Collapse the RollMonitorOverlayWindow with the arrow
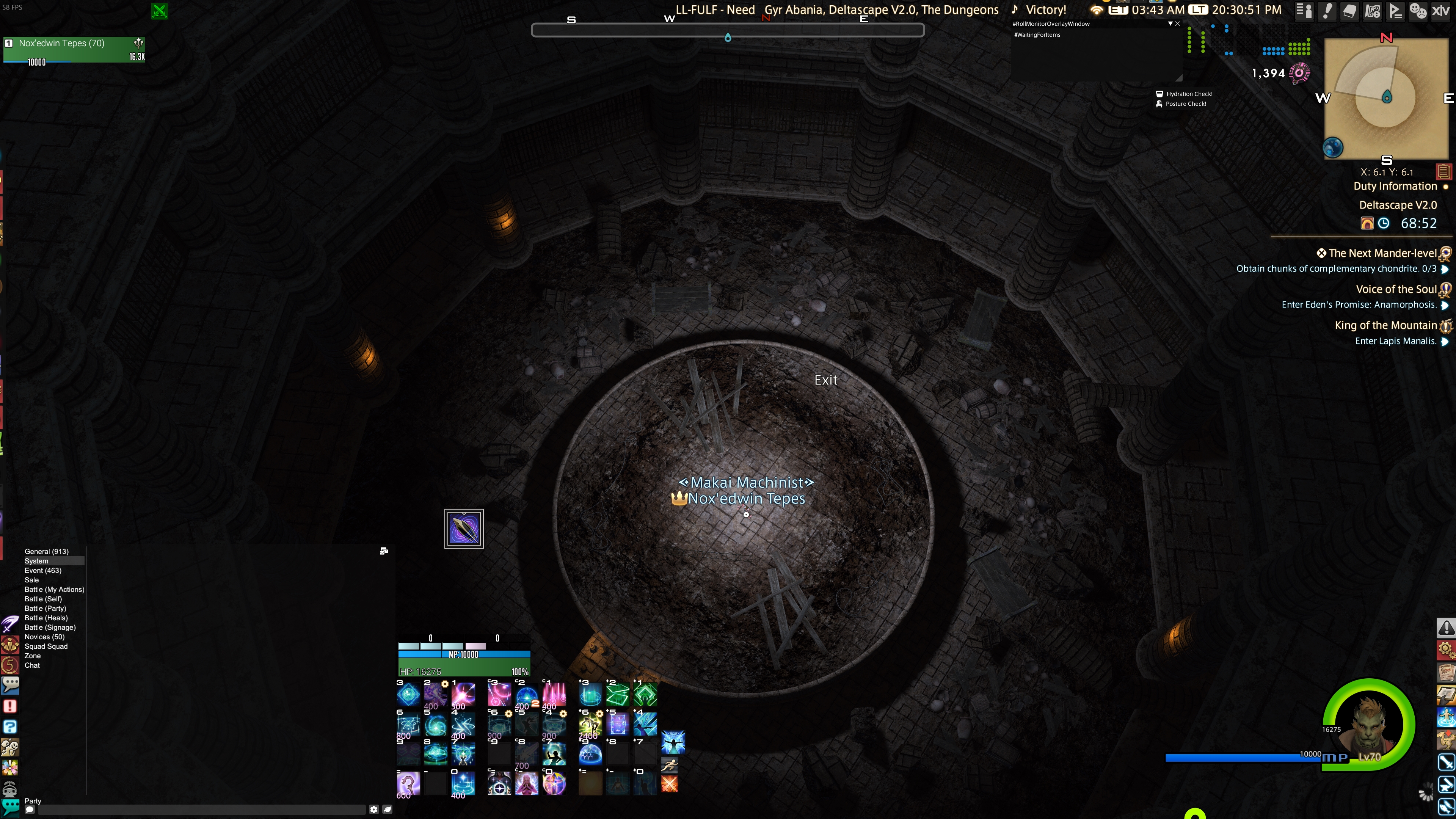Image resolution: width=1456 pixels, height=819 pixels. (x=1170, y=24)
